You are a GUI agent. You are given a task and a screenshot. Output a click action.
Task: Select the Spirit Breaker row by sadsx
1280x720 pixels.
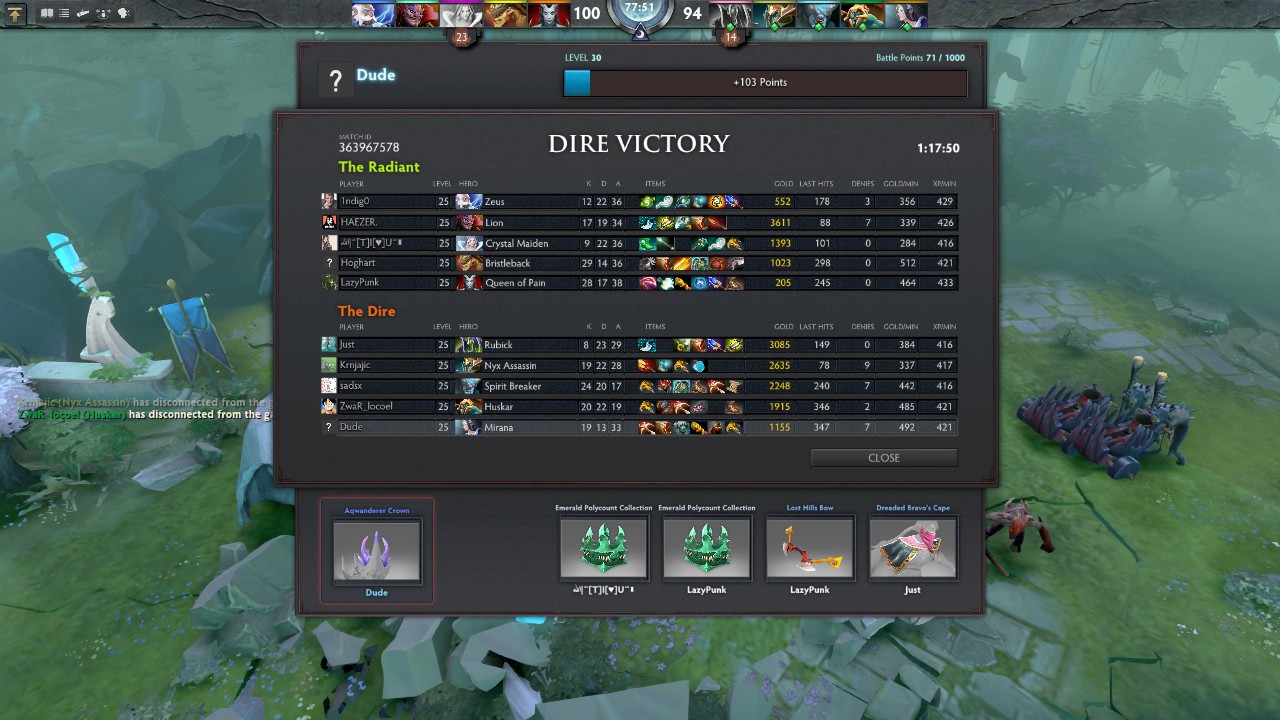click(x=640, y=386)
